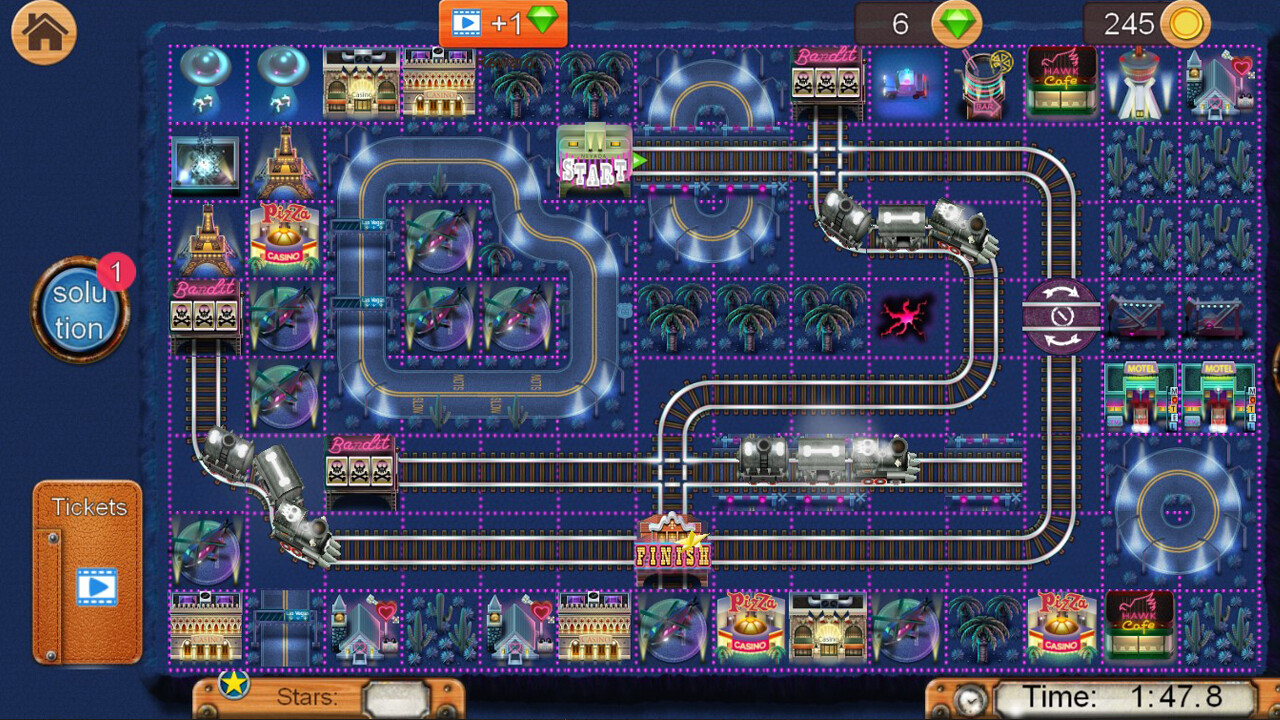The image size is (1280, 720).
Task: Click the FINISH sign tile
Action: (x=673, y=540)
